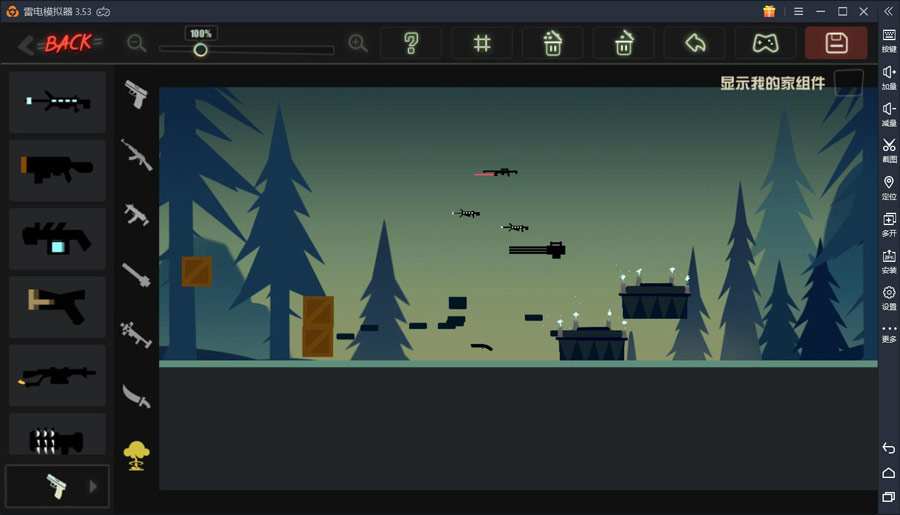Zoom out with the minus magnifier
900x515 pixels.
pyautogui.click(x=137, y=44)
